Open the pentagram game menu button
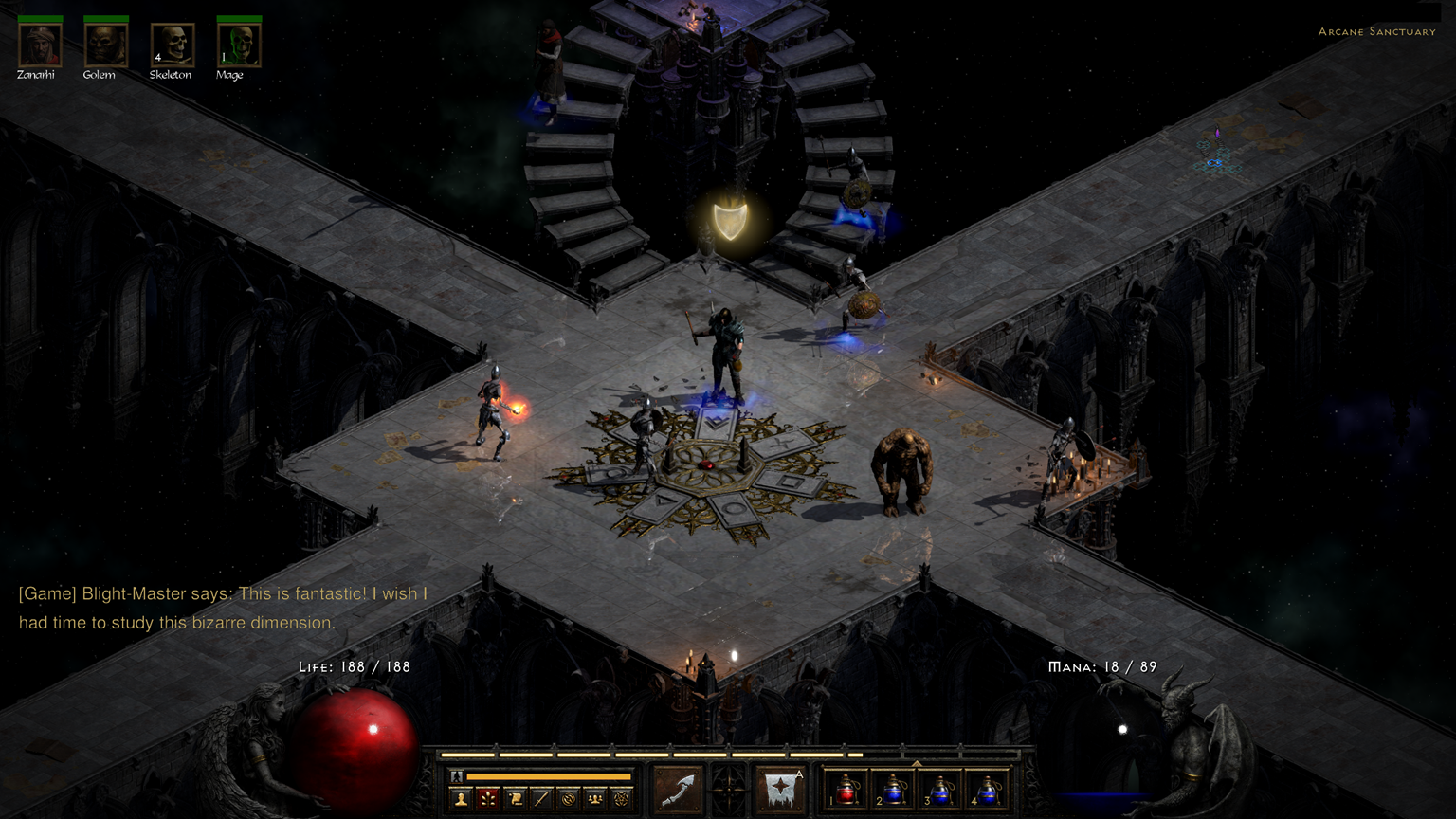Viewport: 1456px width, 819px height. click(621, 799)
